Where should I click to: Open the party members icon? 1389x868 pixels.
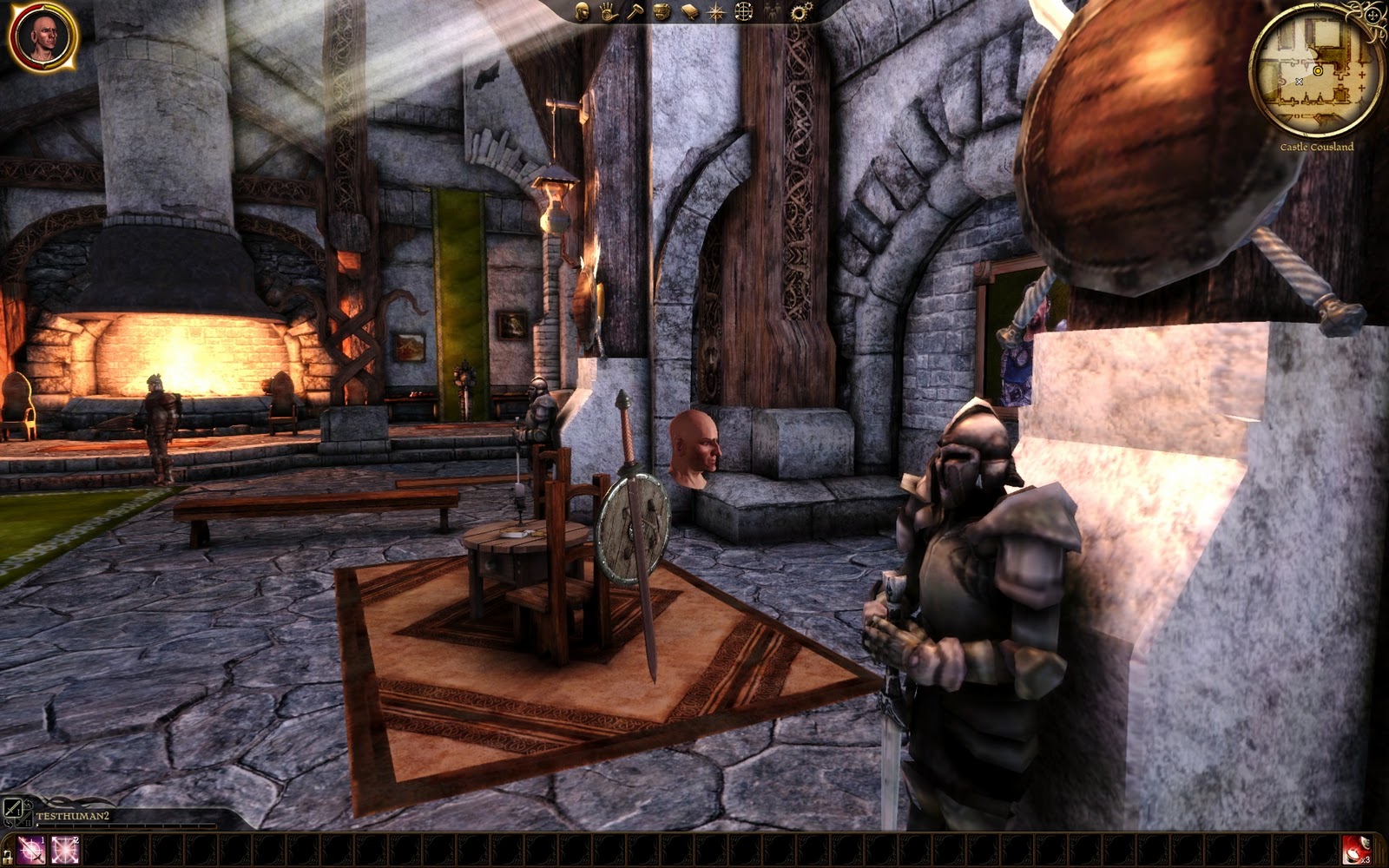click(772, 11)
